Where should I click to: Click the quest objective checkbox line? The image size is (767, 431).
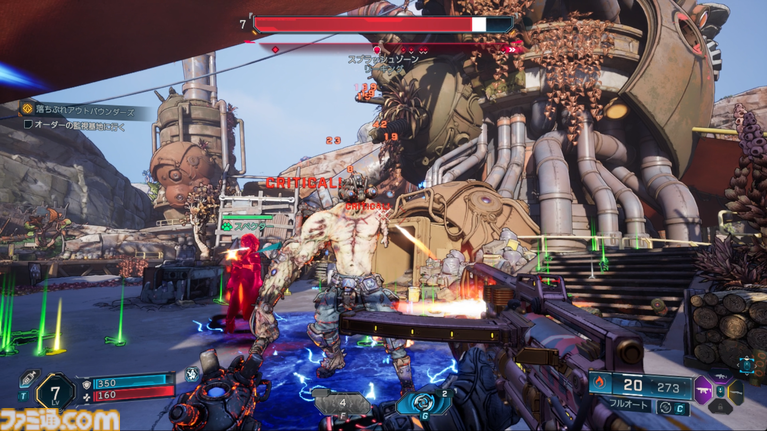pos(74,124)
